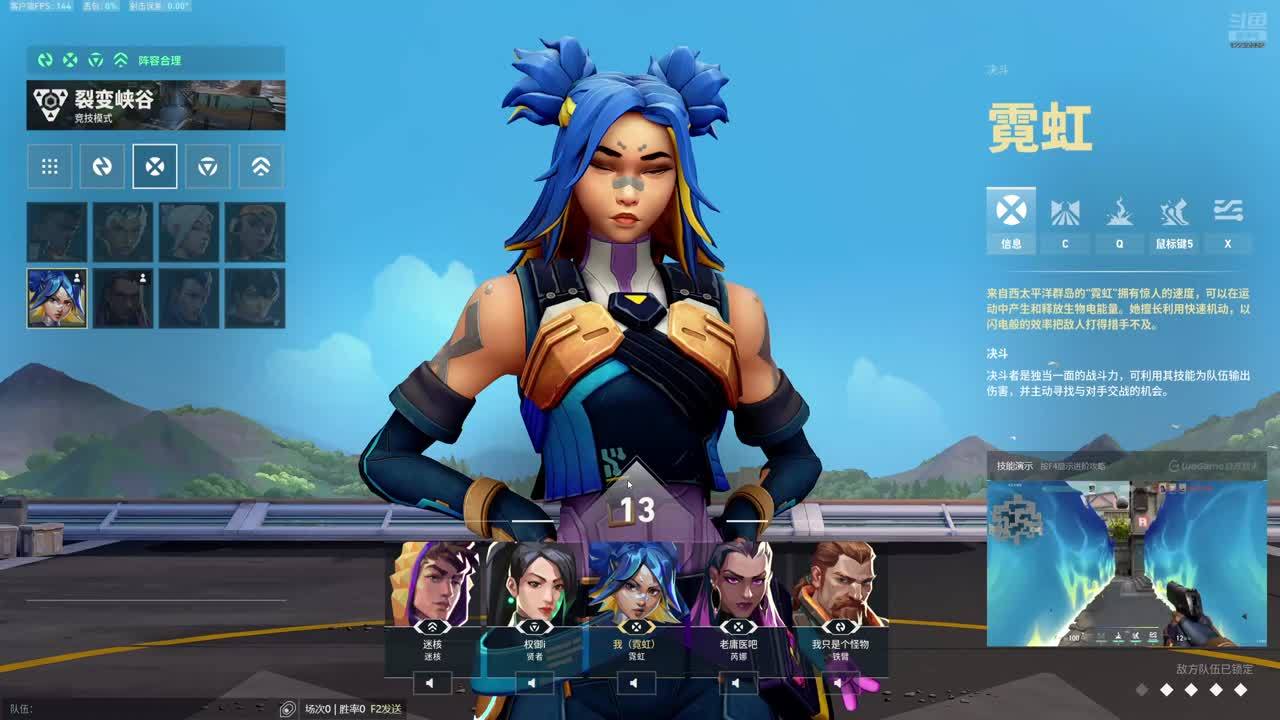Select the white-haired Jett agent portrait
Viewport: 1280px width, 720px height.
pos(189,232)
